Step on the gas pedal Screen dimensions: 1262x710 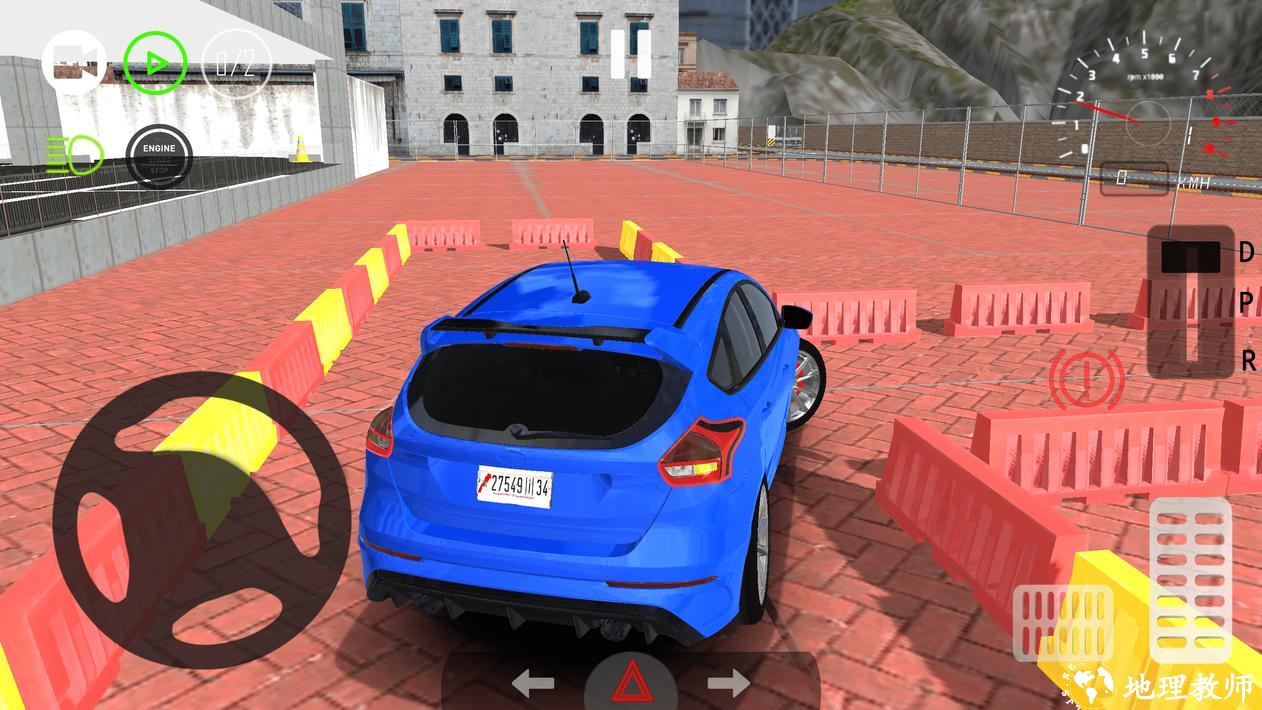point(1190,565)
